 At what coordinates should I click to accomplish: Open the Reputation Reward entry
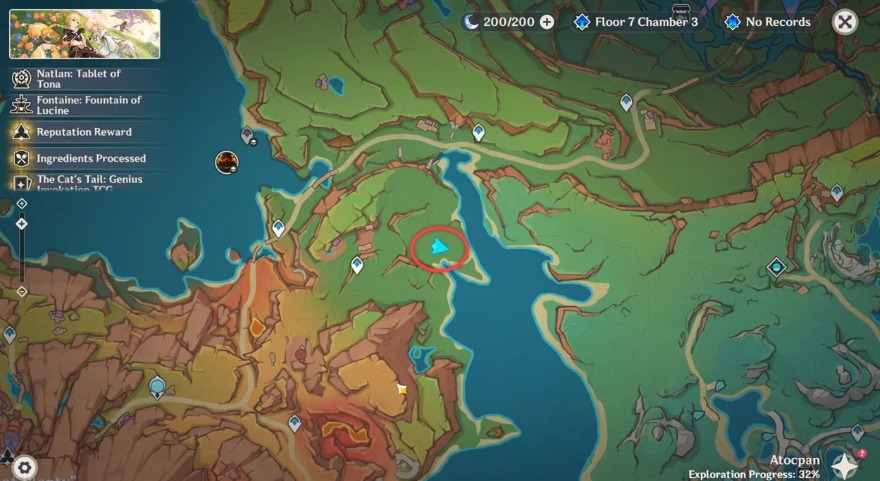tap(83, 132)
